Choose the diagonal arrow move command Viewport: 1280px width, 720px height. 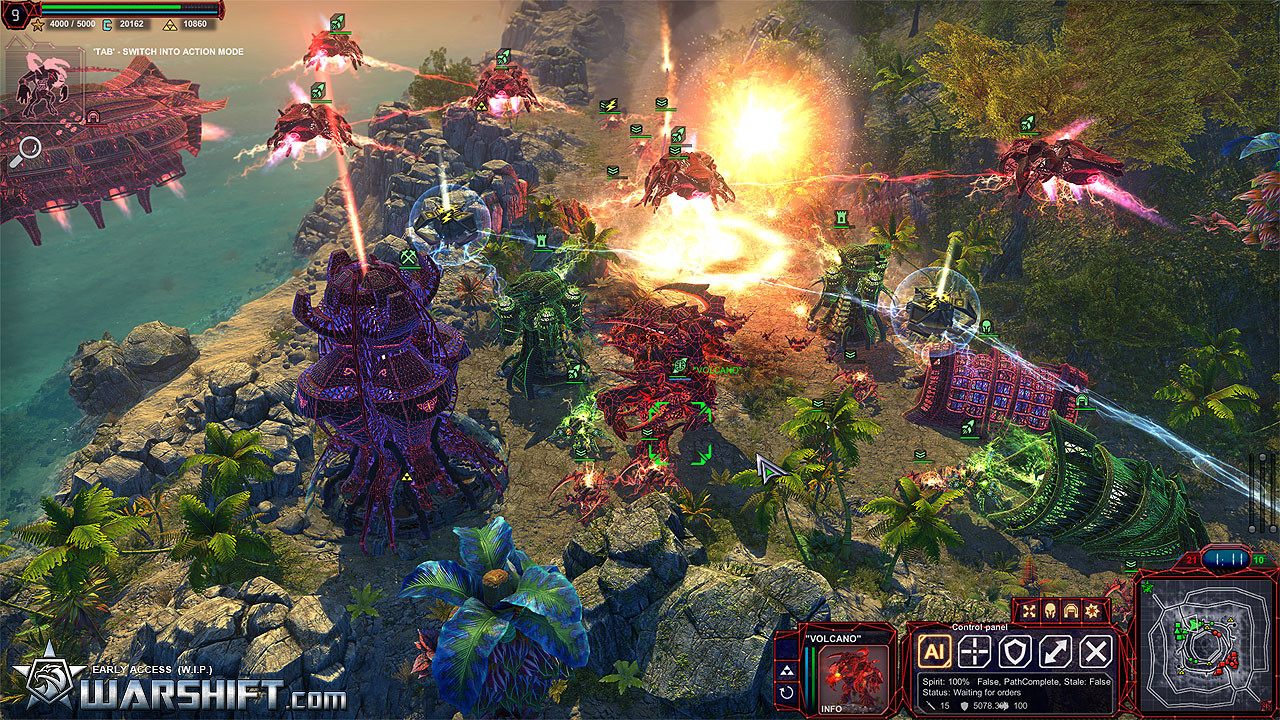click(x=1056, y=652)
